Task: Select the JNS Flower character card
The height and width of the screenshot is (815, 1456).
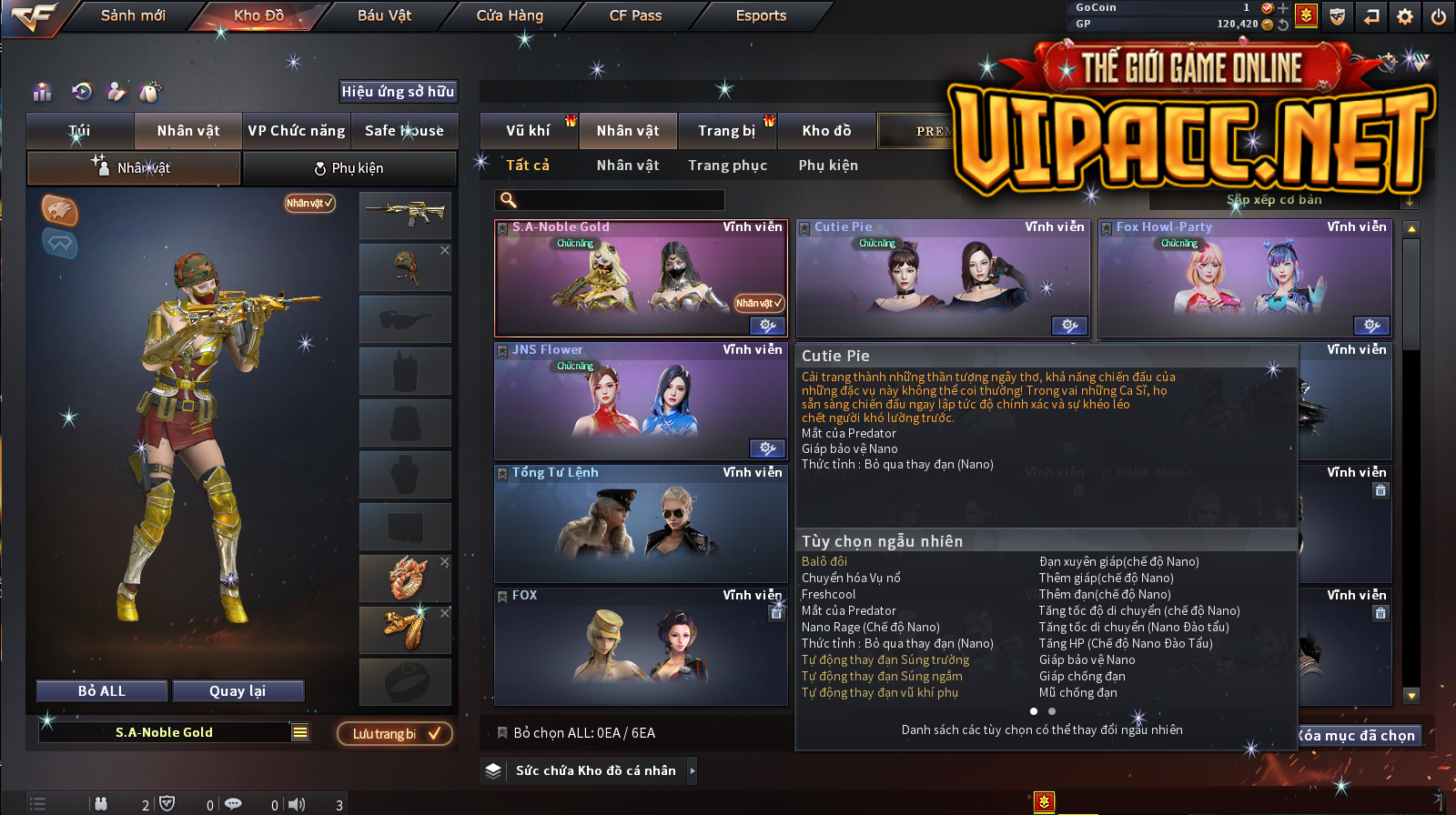Action: click(640, 400)
